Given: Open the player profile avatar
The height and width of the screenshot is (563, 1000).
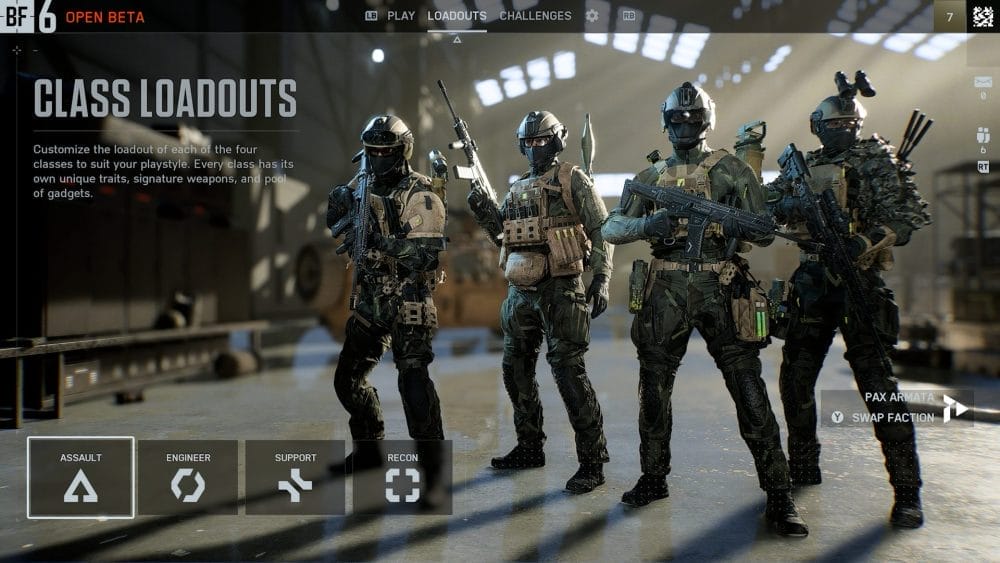Looking at the screenshot, I should point(983,16).
